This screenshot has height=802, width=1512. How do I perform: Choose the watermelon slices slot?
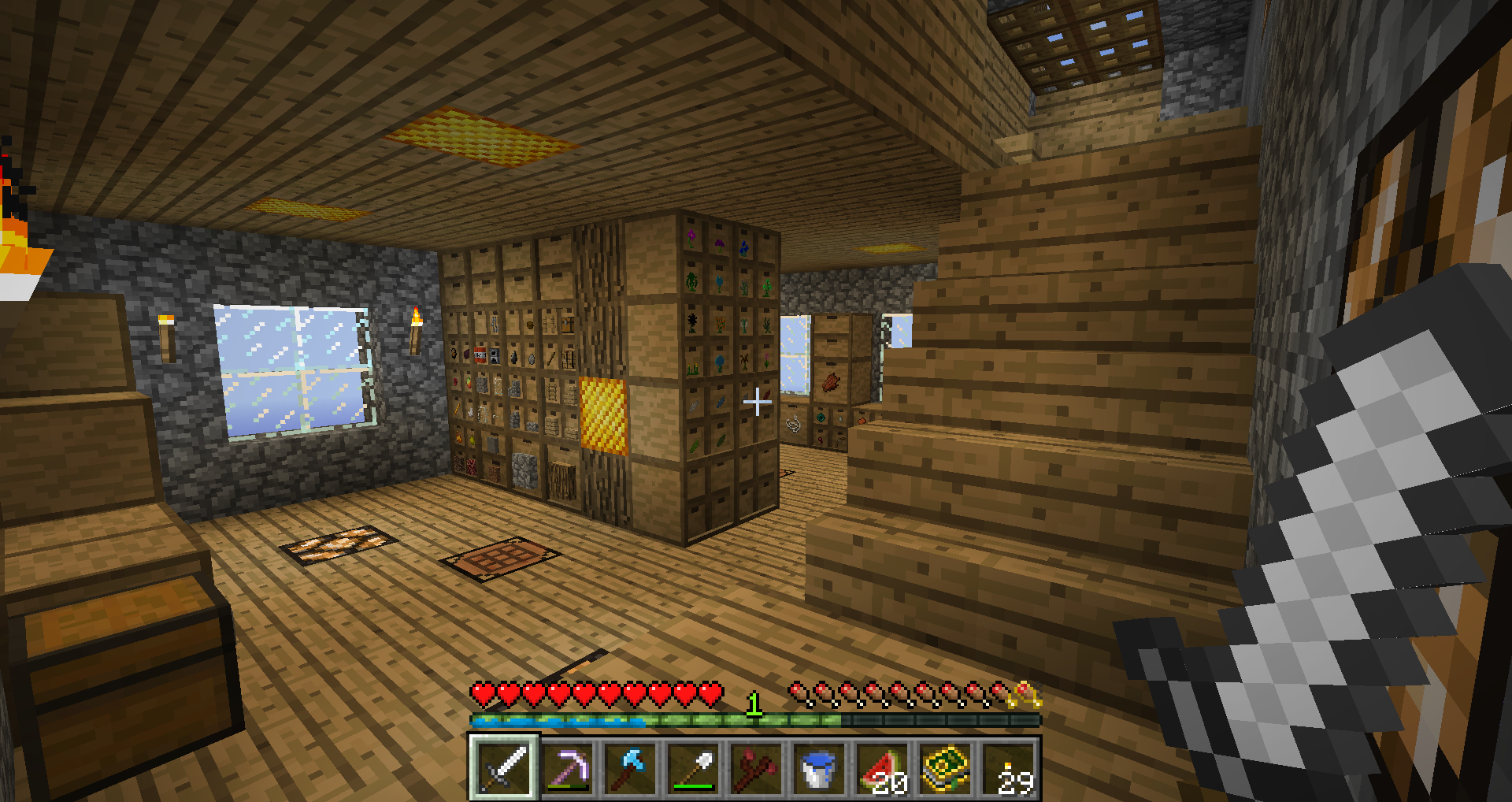pyautogui.click(x=882, y=767)
